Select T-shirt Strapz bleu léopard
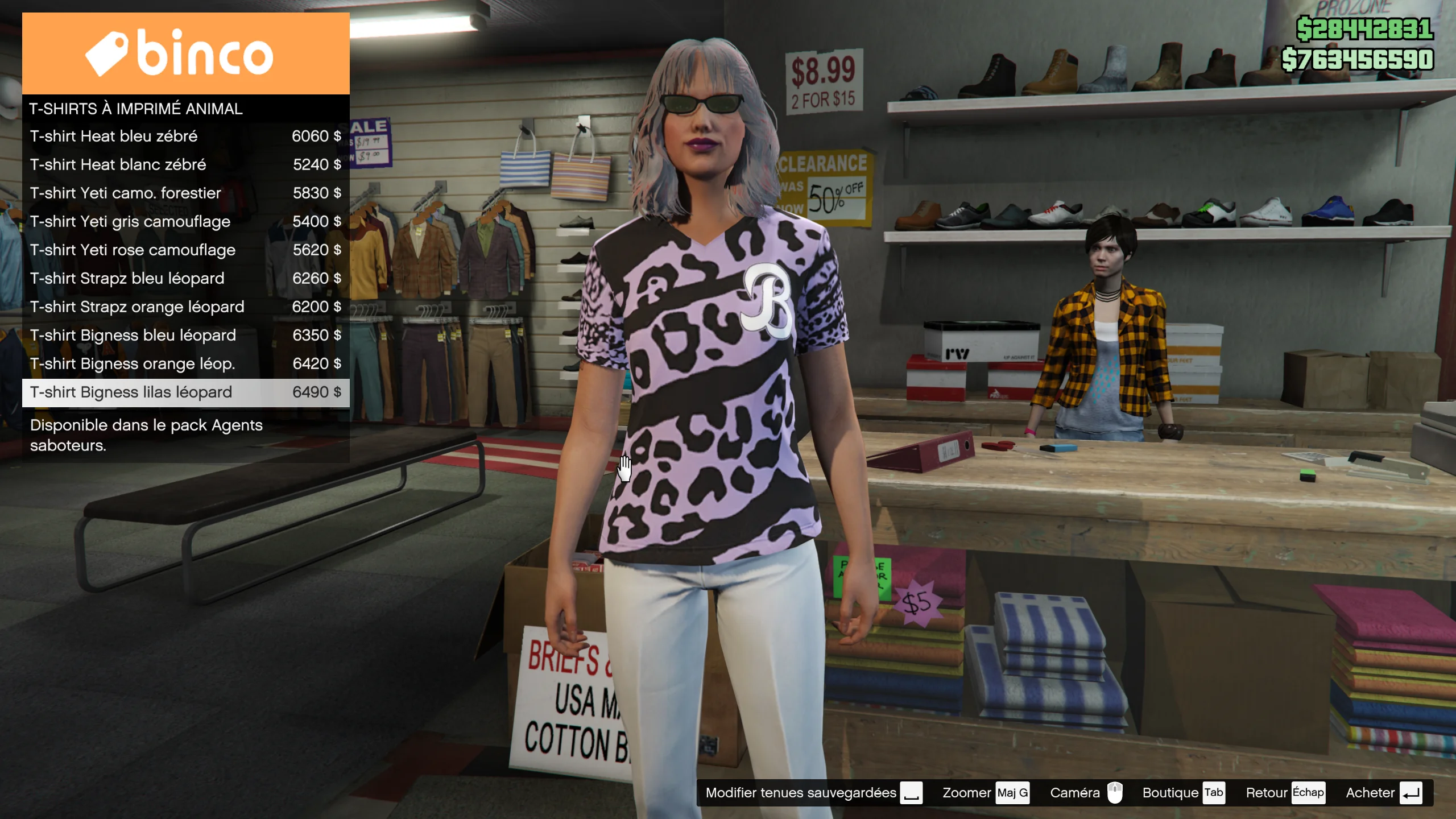 point(185,279)
